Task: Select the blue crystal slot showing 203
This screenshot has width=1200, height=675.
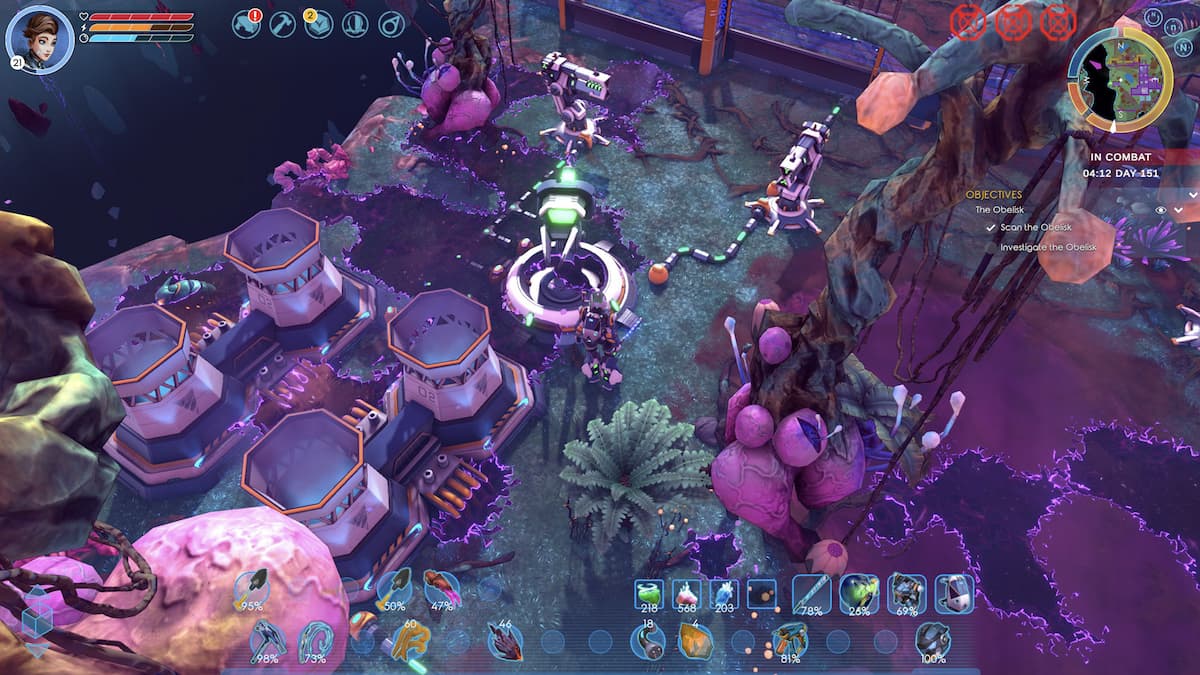Action: click(723, 593)
